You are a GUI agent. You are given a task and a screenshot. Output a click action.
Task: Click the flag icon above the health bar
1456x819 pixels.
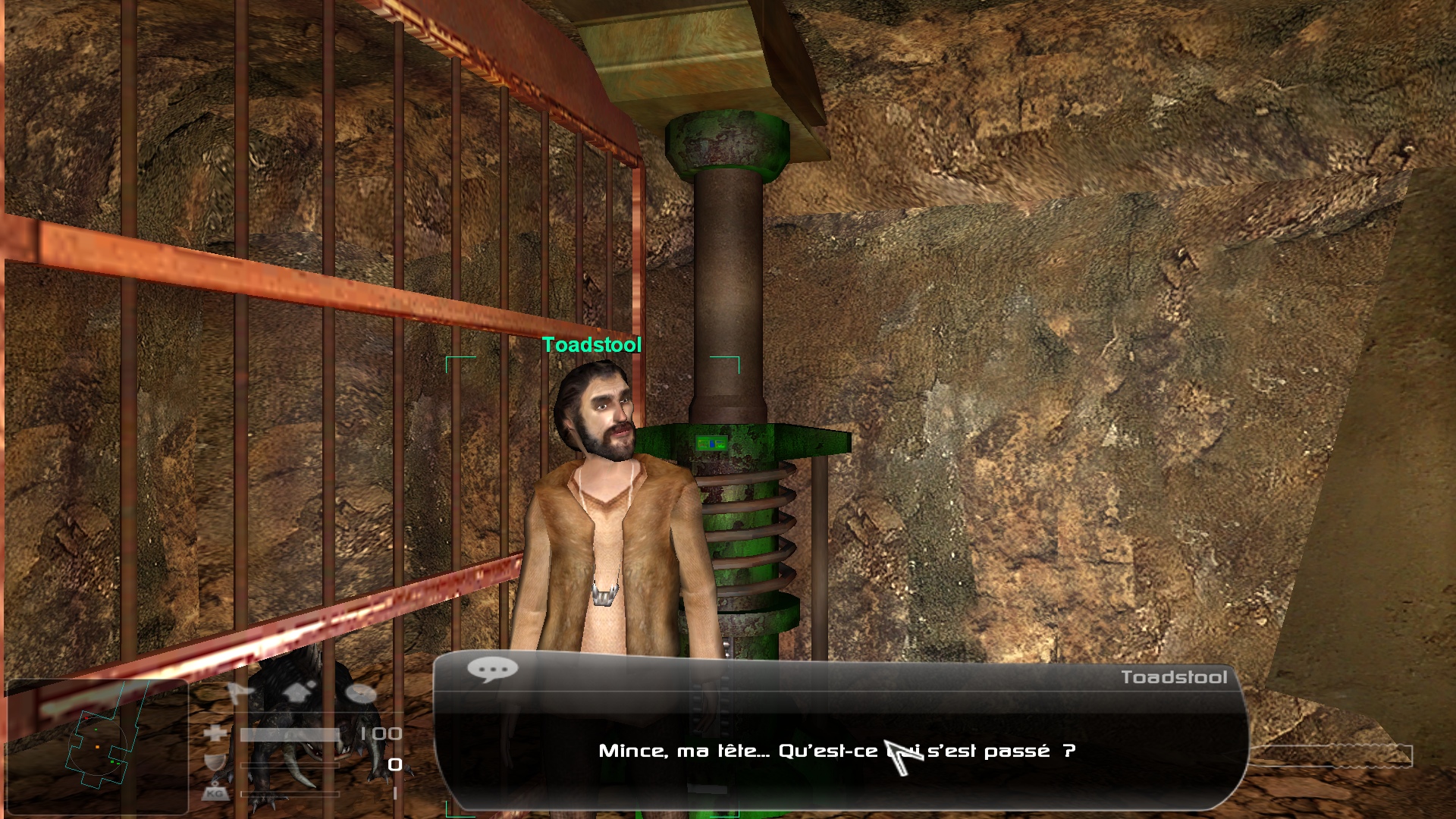pyautogui.click(x=240, y=692)
